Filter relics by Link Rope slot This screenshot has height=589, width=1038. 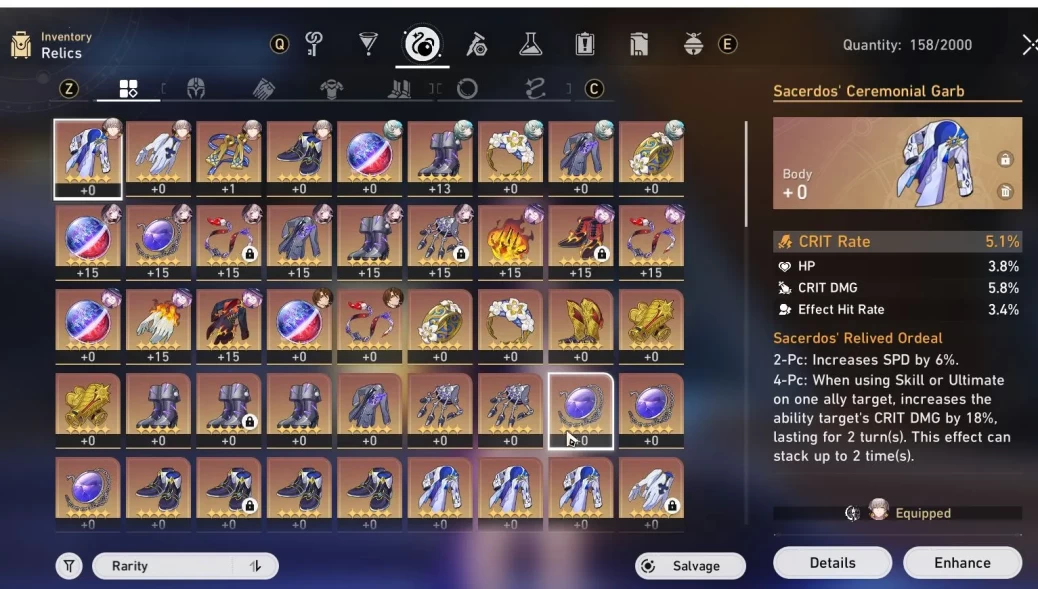535,89
